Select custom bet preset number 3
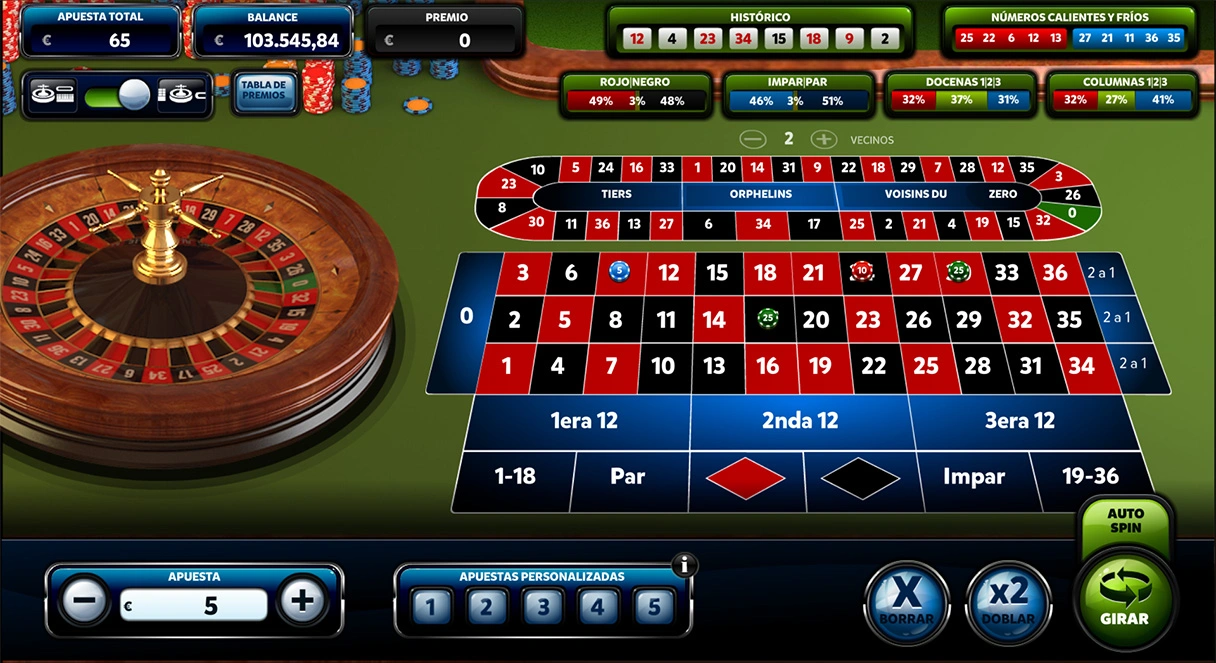1216x663 pixels. pyautogui.click(x=542, y=606)
